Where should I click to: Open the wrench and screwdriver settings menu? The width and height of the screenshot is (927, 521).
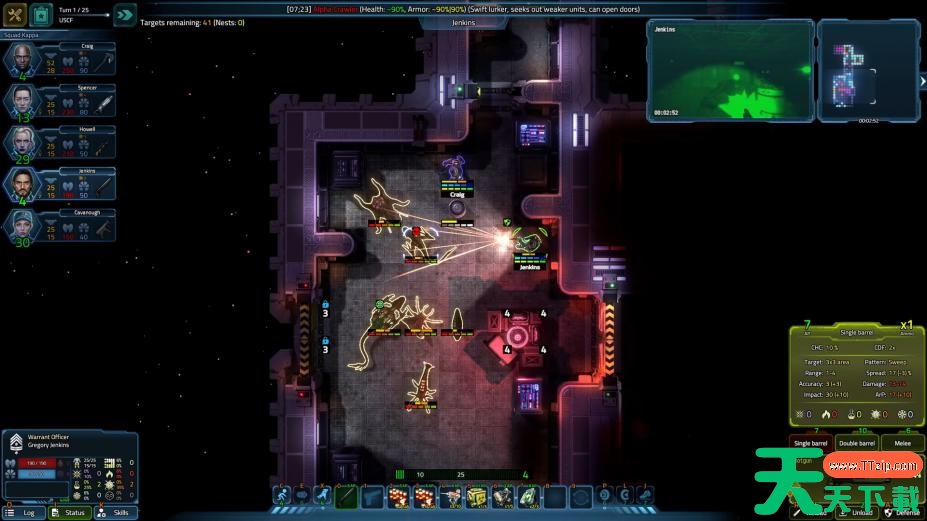pos(15,15)
